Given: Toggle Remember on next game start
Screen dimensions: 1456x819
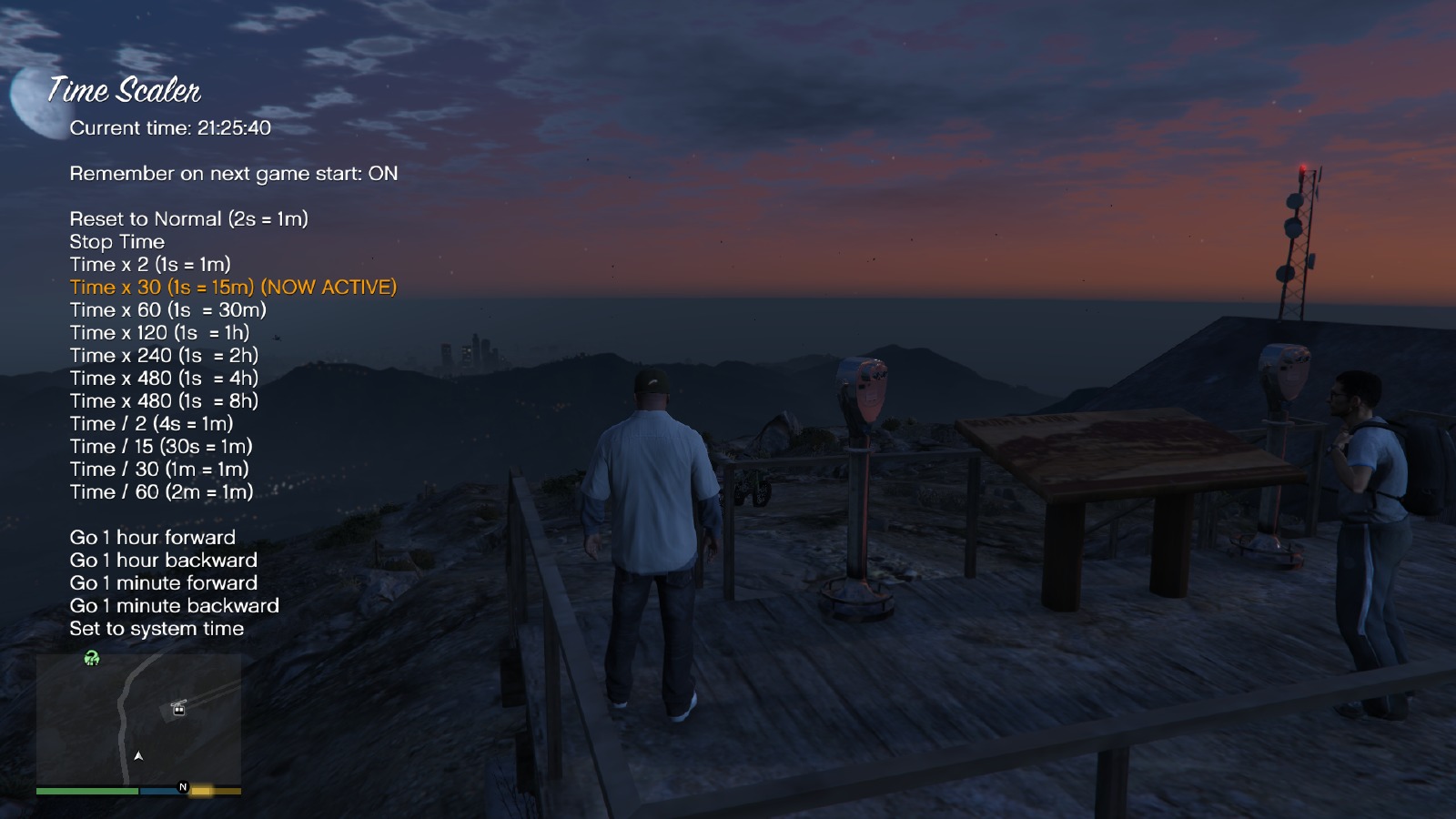Looking at the screenshot, I should [x=233, y=174].
